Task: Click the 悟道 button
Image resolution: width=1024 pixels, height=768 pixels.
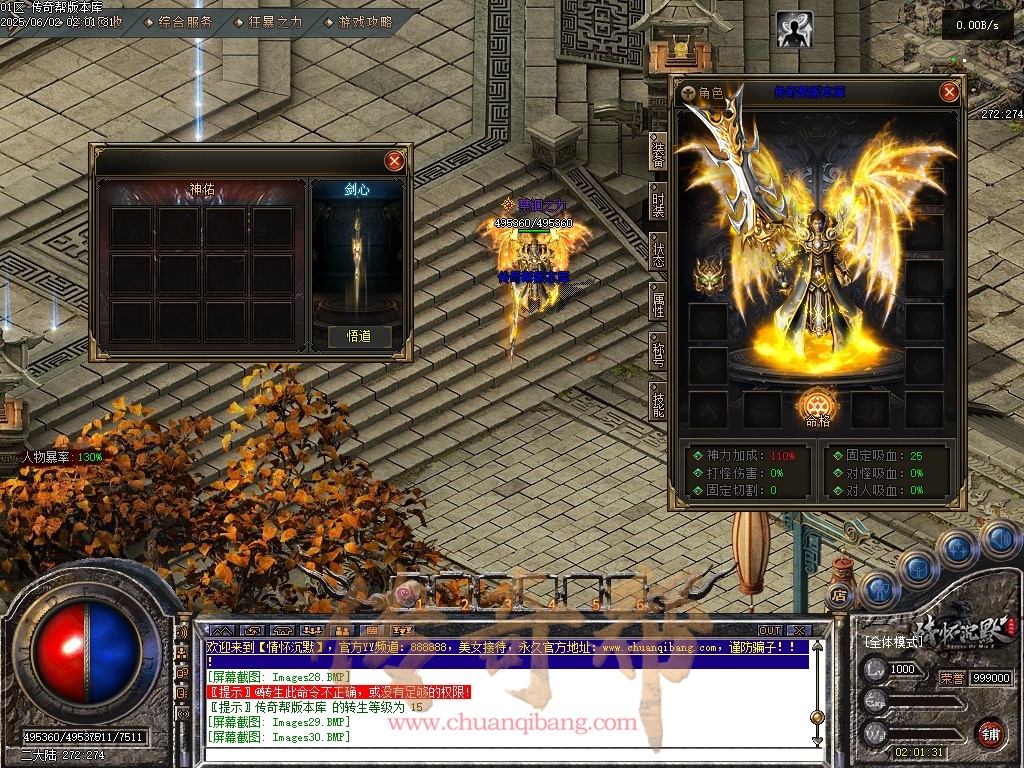Action: [359, 337]
